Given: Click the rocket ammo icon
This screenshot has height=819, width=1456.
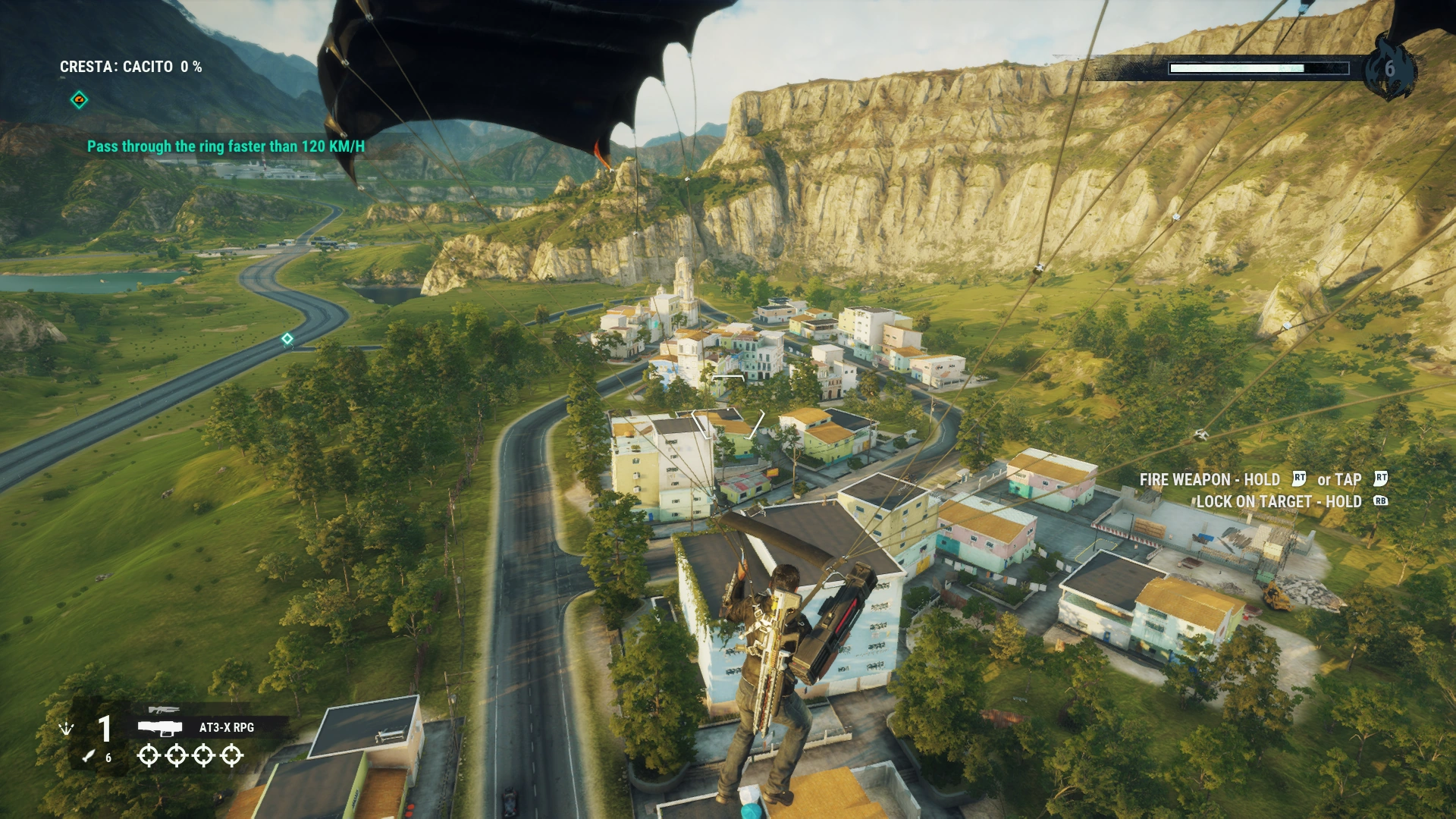Looking at the screenshot, I should click(x=89, y=755).
